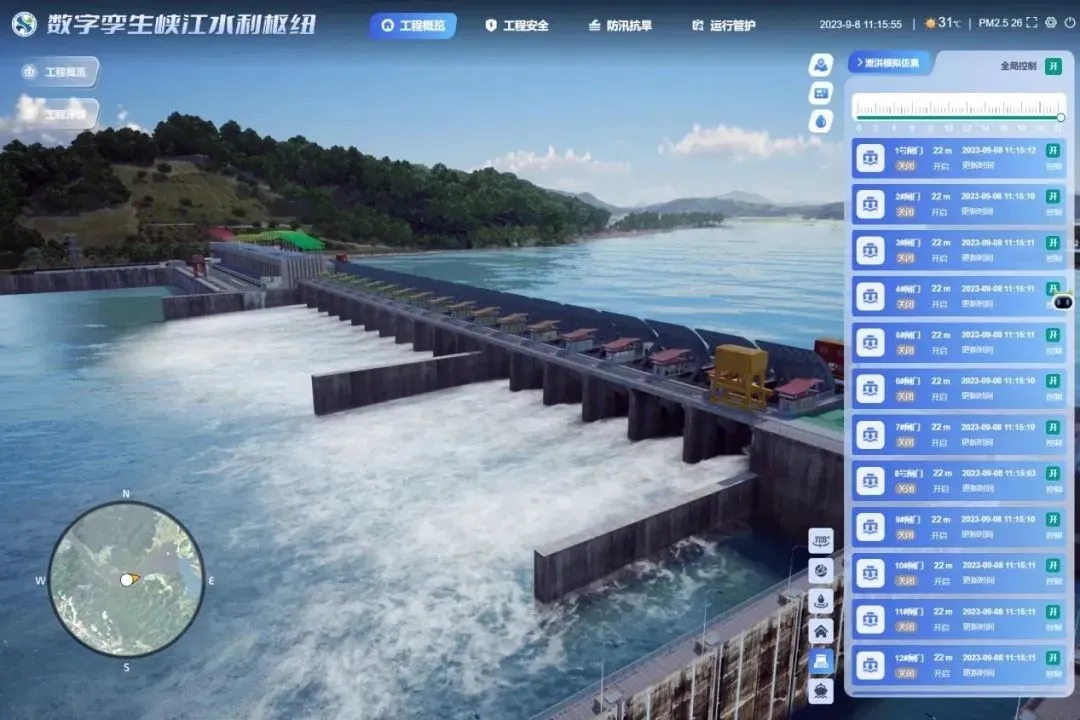1080x720 pixels.
Task: Click the ship icon in the side toolbar
Action: pos(821,690)
